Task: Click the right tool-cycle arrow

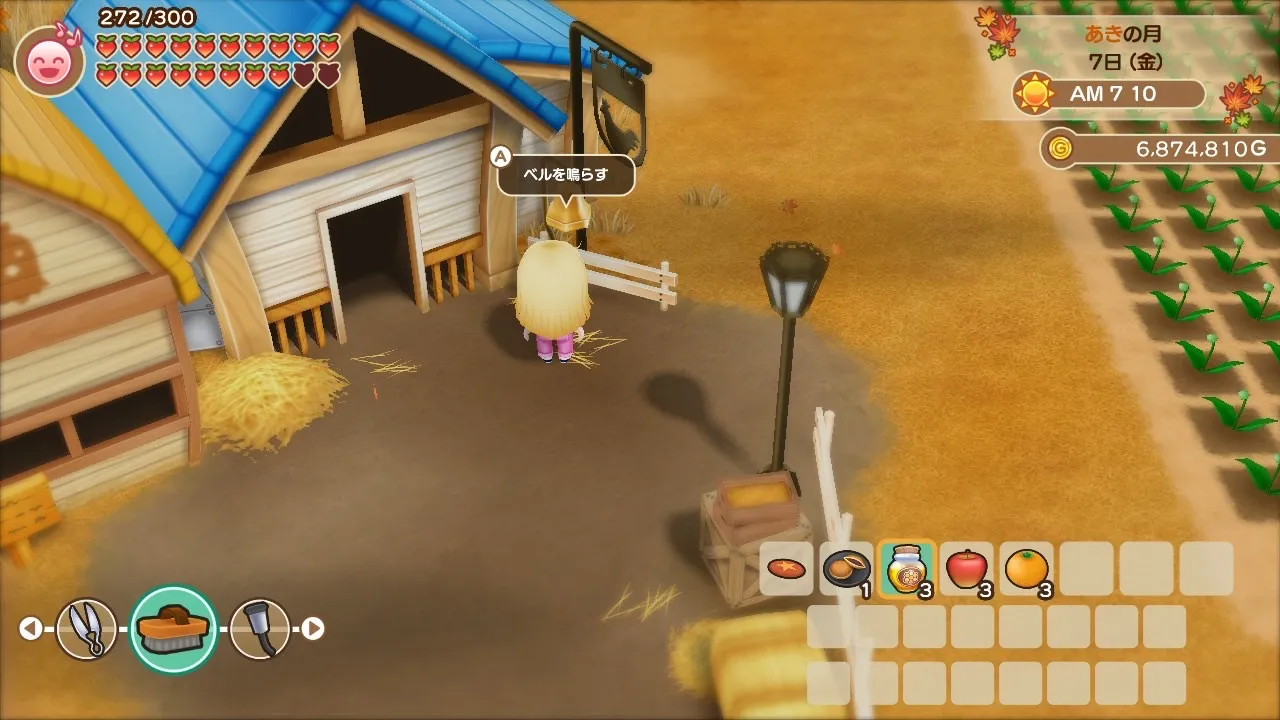Action: (313, 629)
